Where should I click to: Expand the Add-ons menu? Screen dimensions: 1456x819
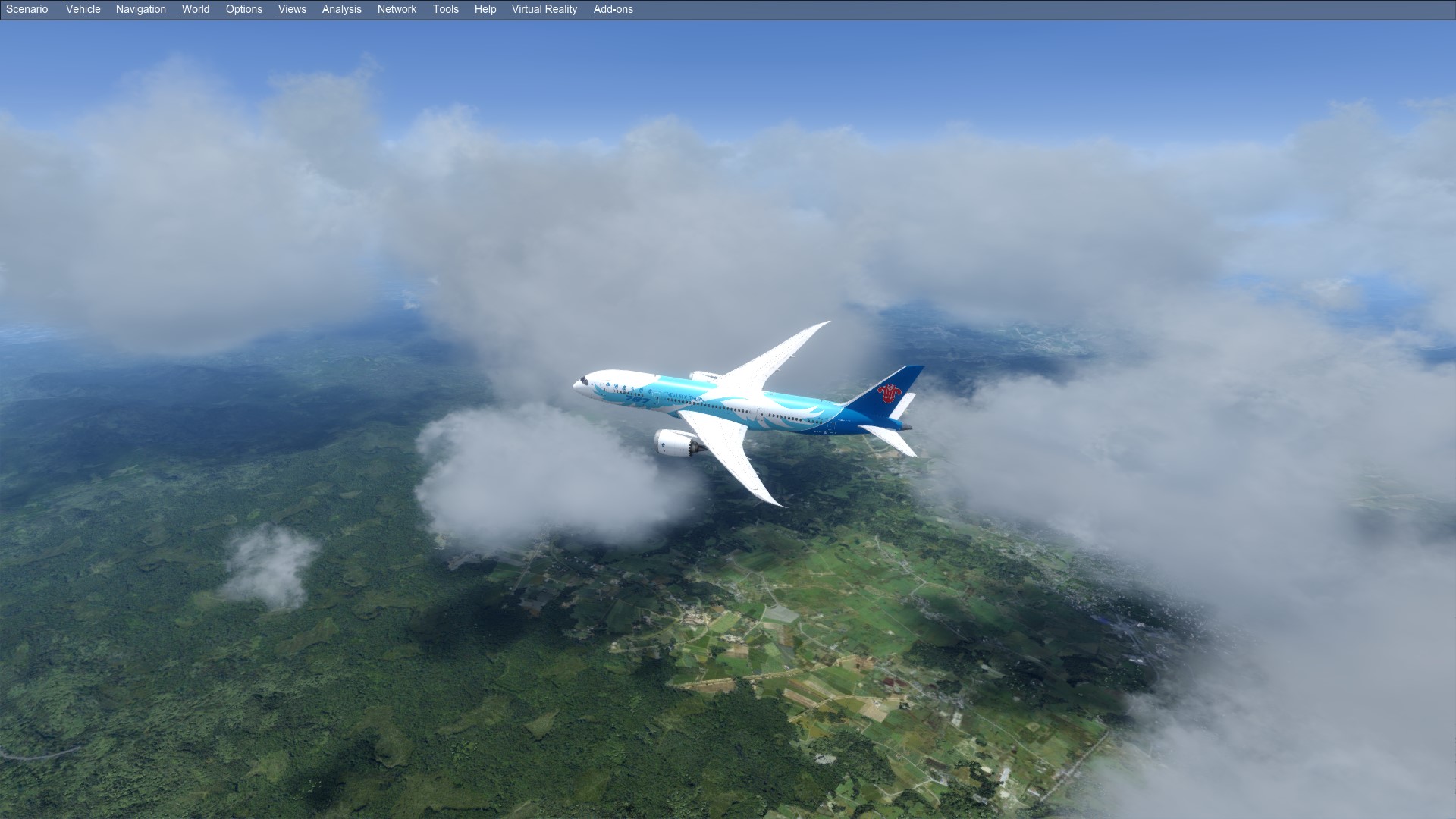click(x=613, y=9)
